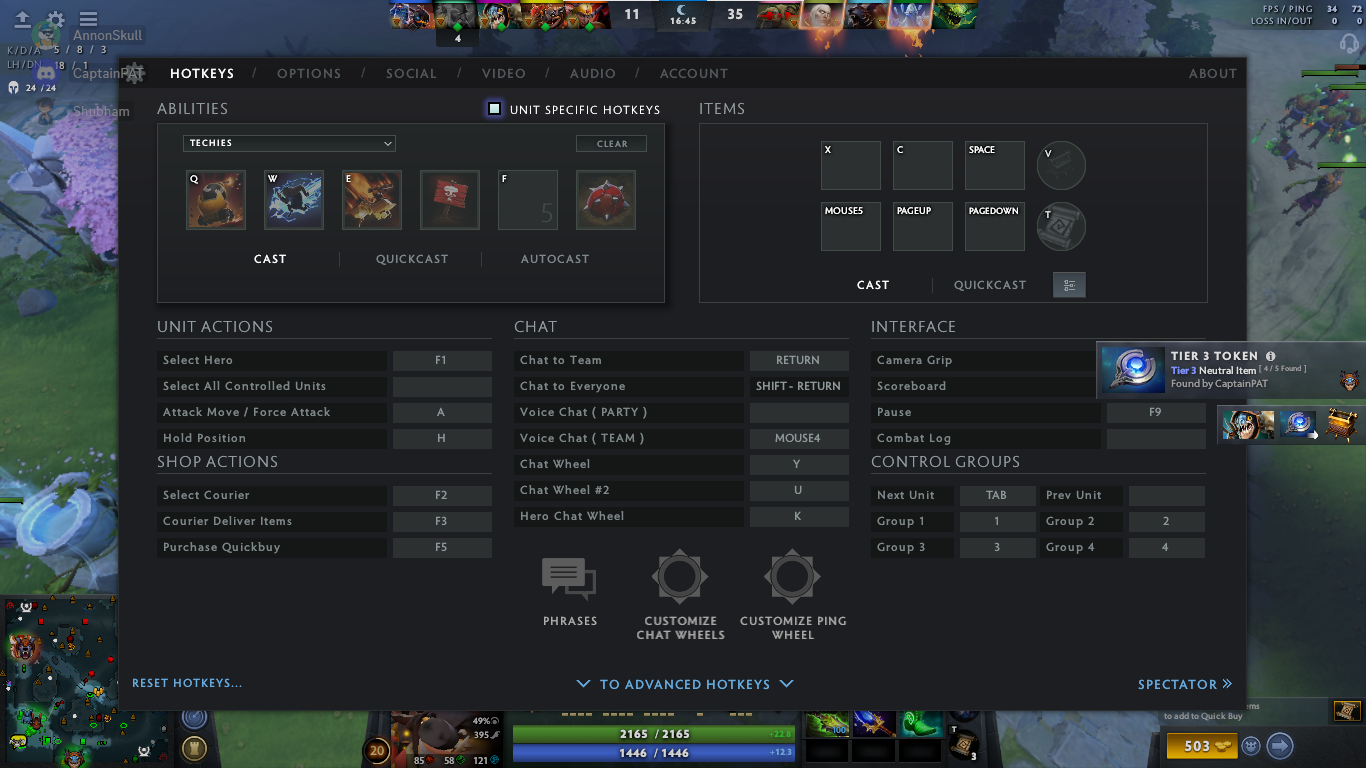Switch abilities to Autocast mode
The image size is (1366, 768).
[x=555, y=259]
